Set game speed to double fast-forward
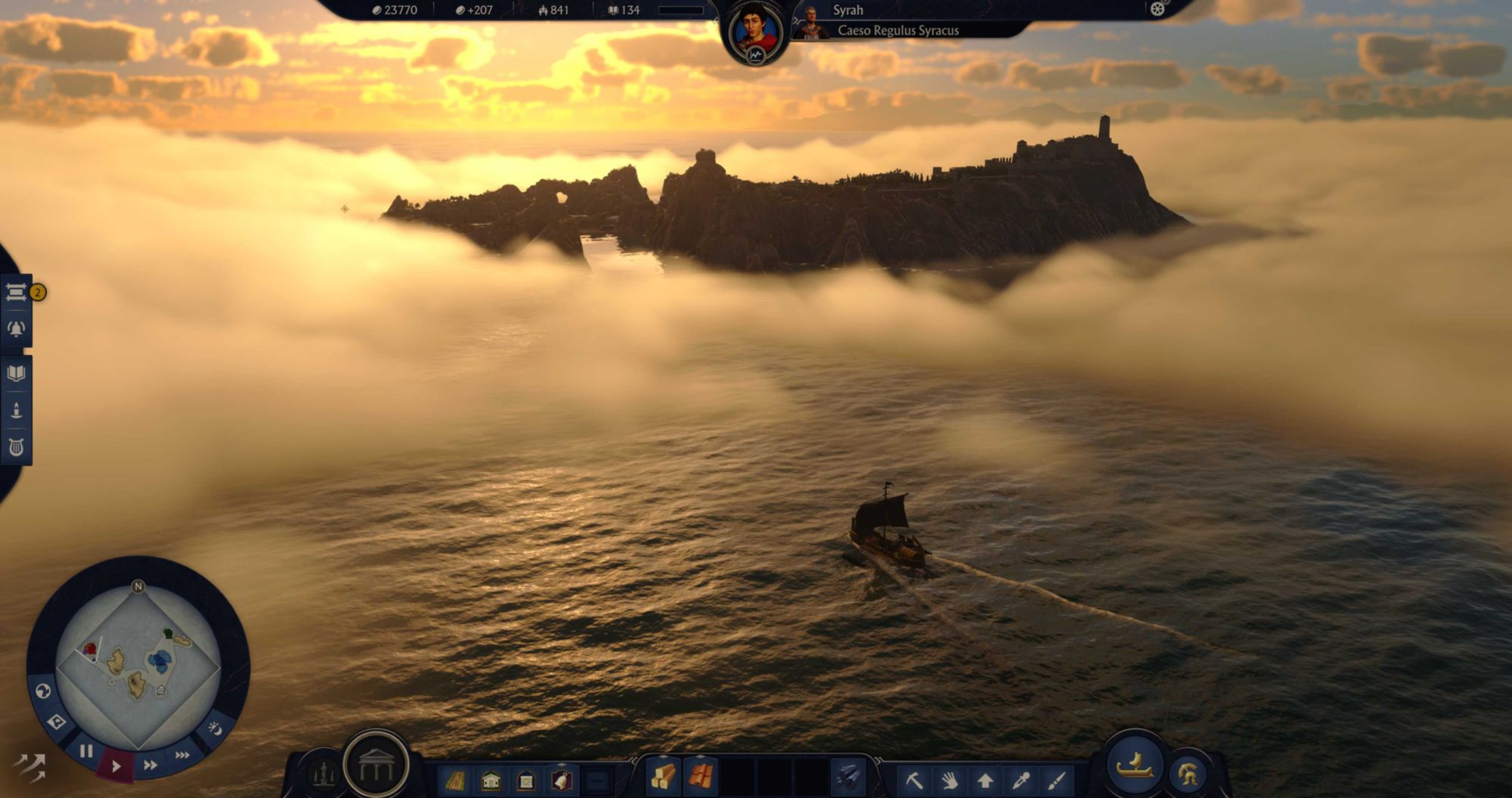1512x798 pixels. point(150,765)
